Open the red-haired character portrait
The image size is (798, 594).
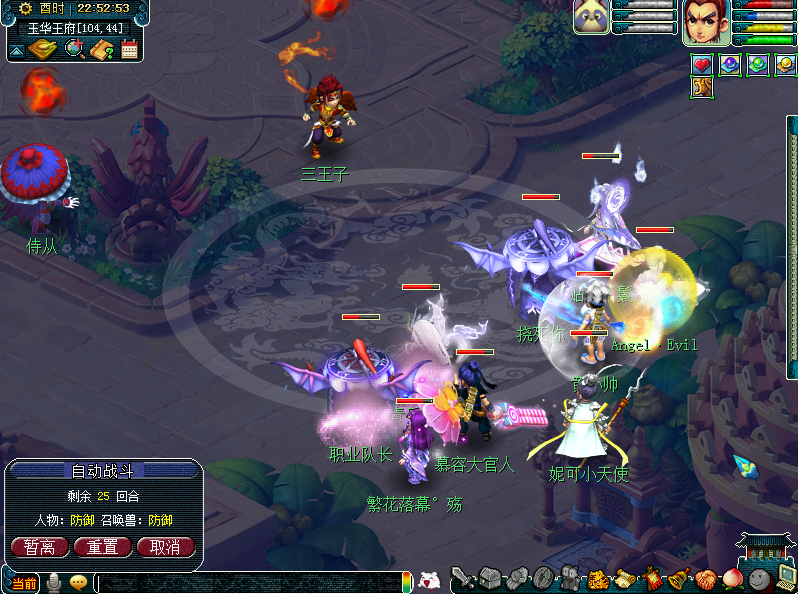(x=706, y=21)
